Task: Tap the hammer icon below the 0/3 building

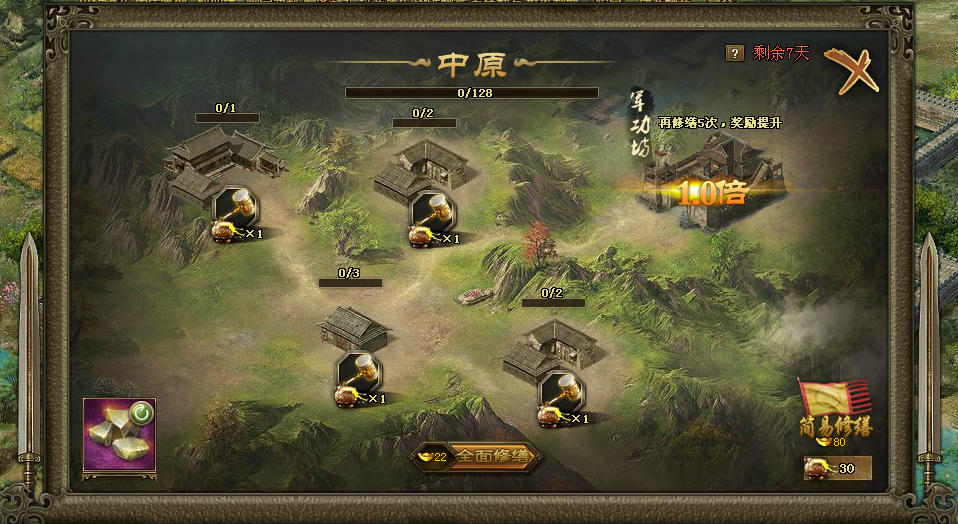Action: pyautogui.click(x=358, y=372)
